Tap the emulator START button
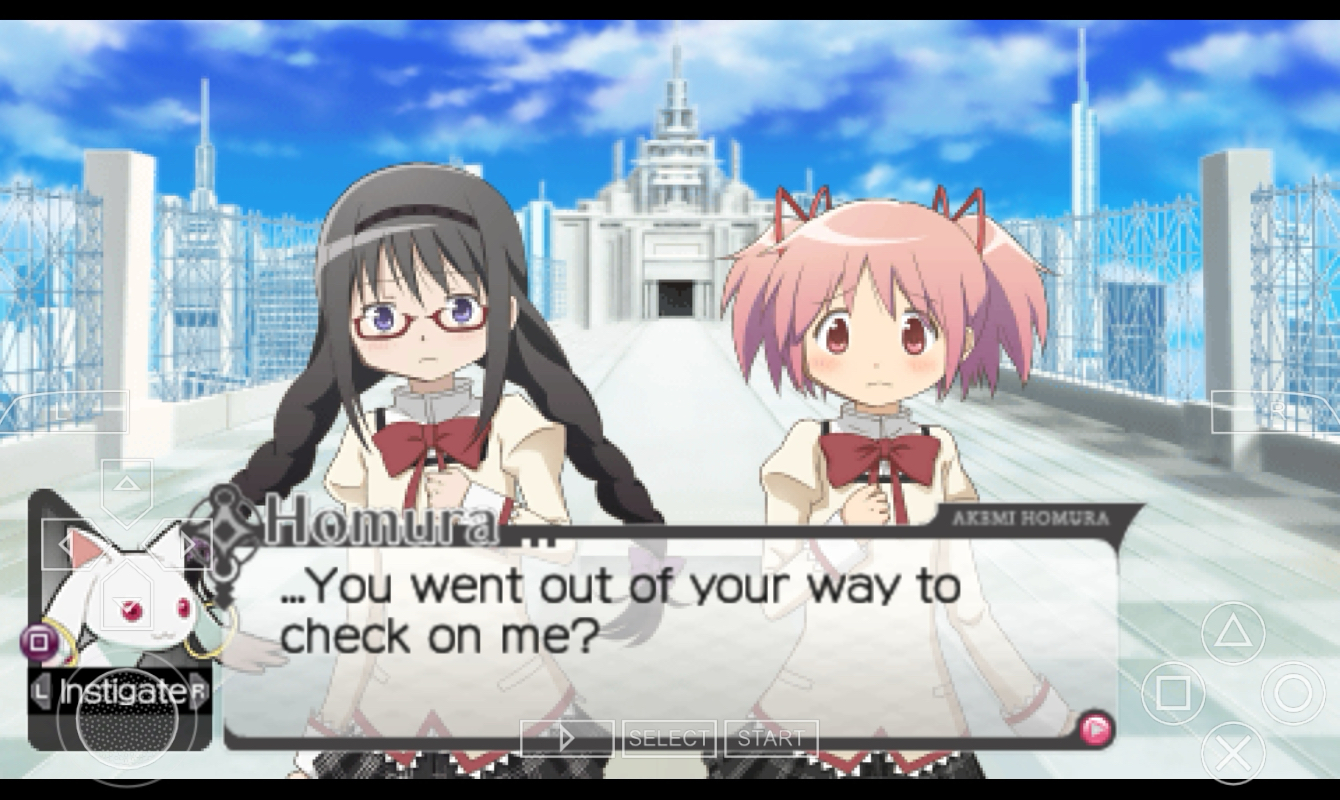1340x800 pixels. 771,738
